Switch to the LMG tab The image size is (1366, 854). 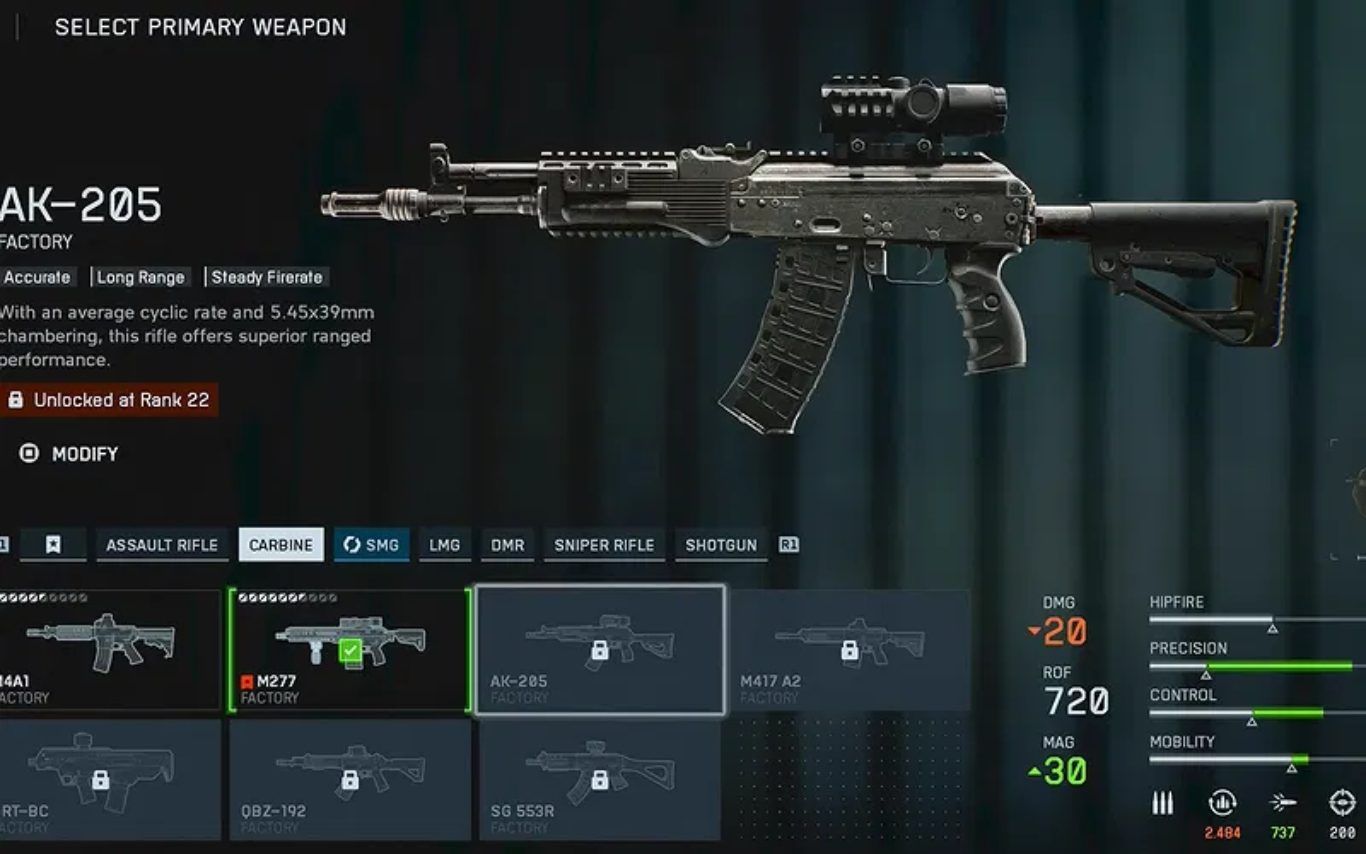coord(445,545)
